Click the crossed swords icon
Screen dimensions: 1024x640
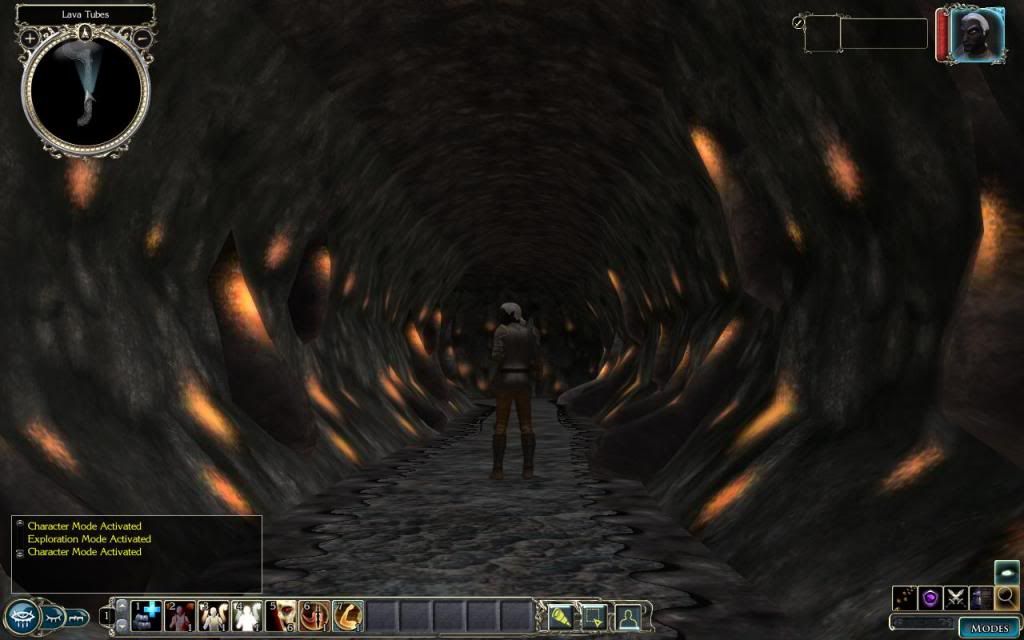tap(957, 597)
